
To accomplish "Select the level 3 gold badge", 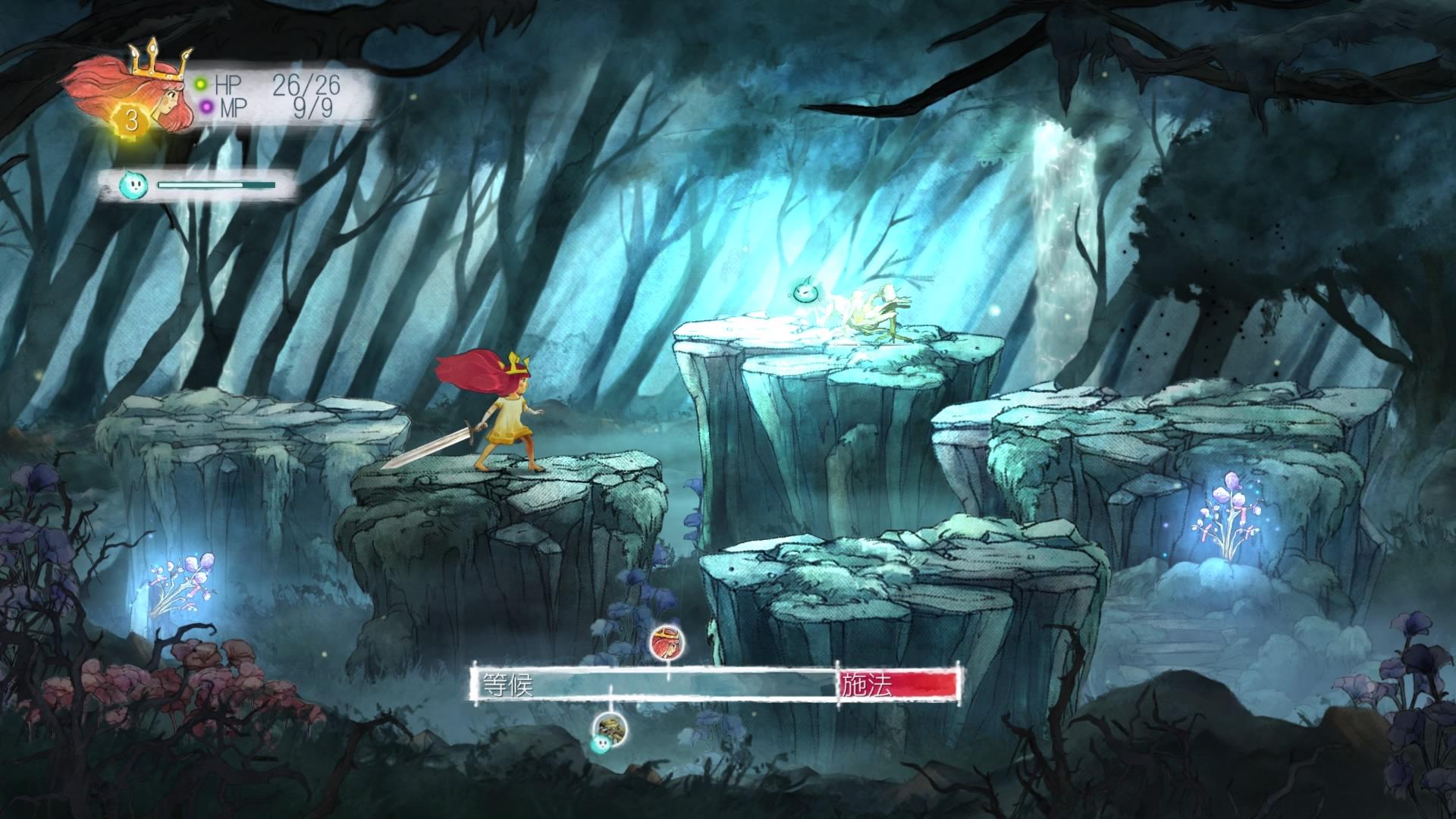I will [x=131, y=121].
